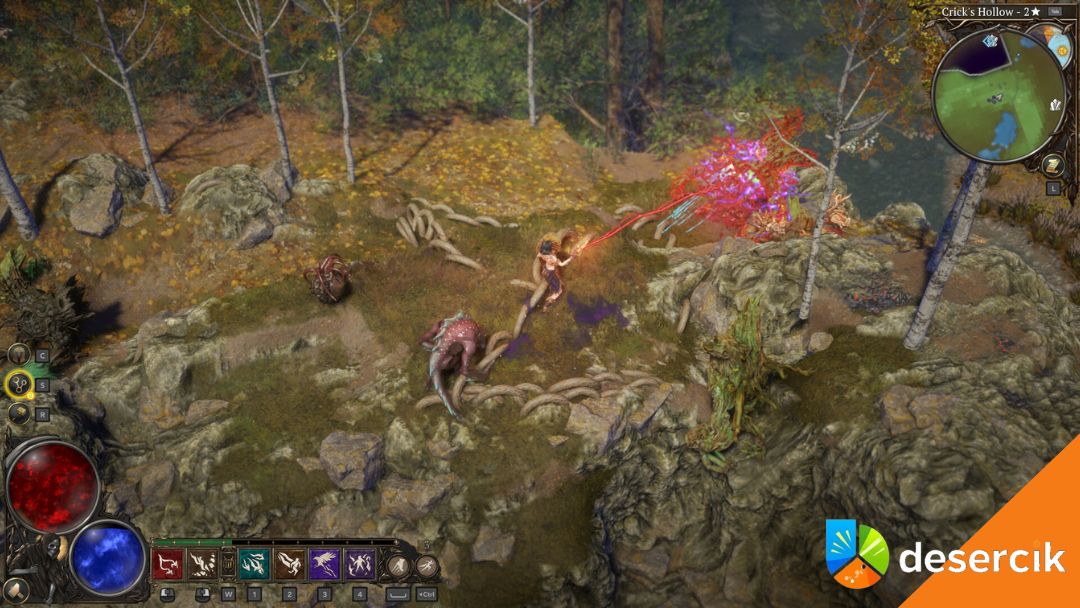This screenshot has height=608, width=1080.
Task: Open the highlighted skill tree icon
Action: (18, 383)
